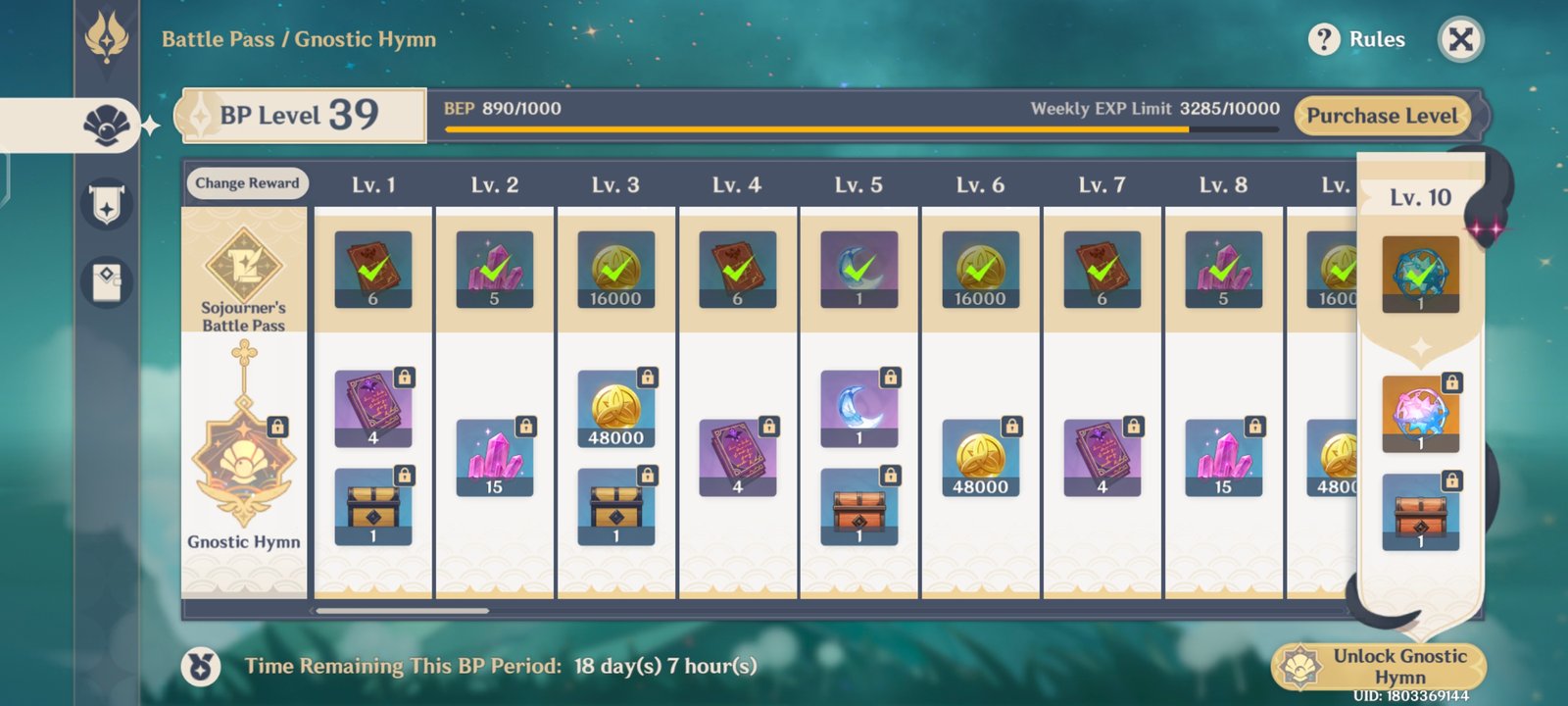Select the locked 48000 Mora reward at Lv. 3
This screenshot has width=1568, height=706.
point(615,409)
